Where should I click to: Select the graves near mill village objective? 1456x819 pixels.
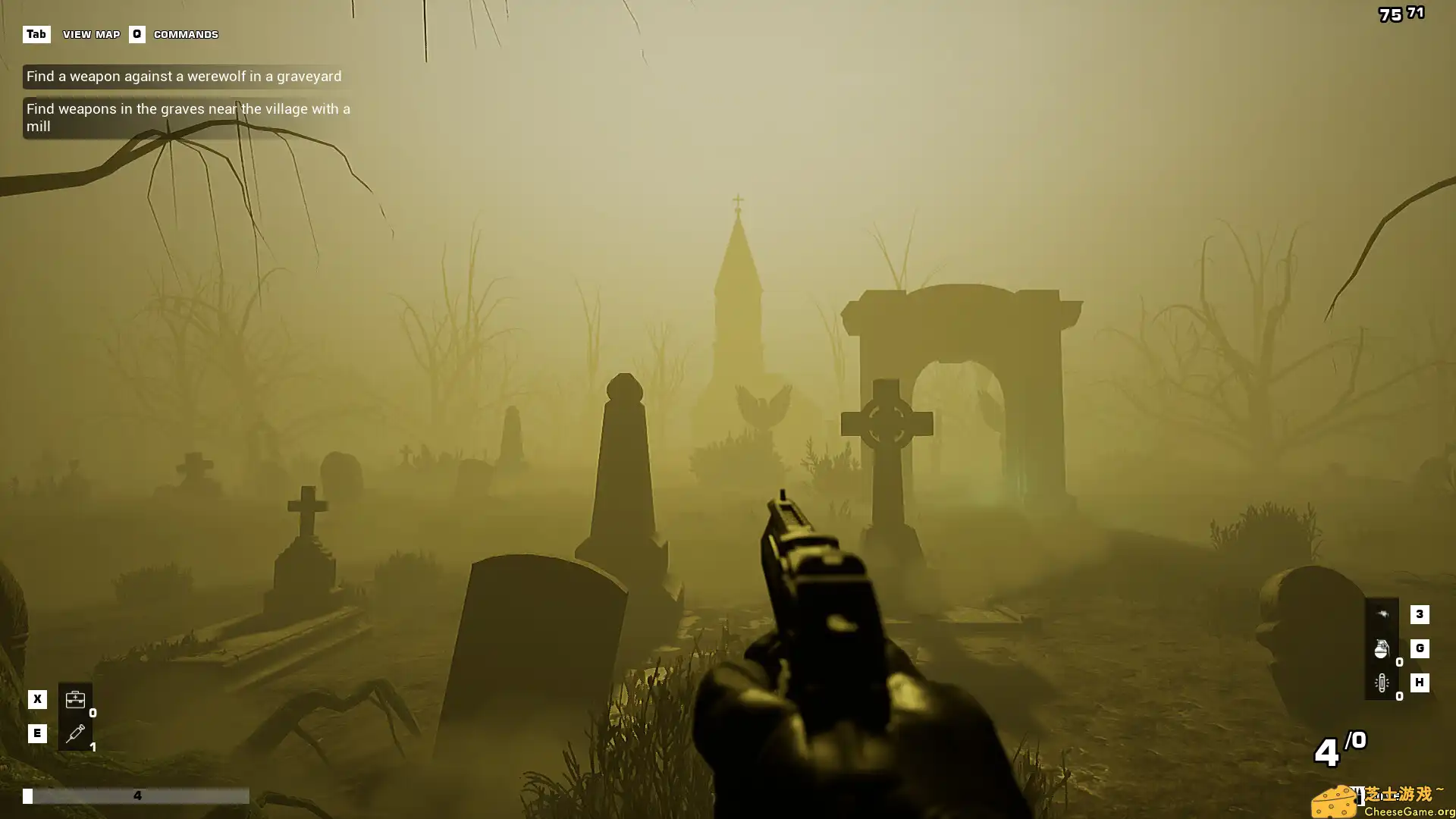188,118
